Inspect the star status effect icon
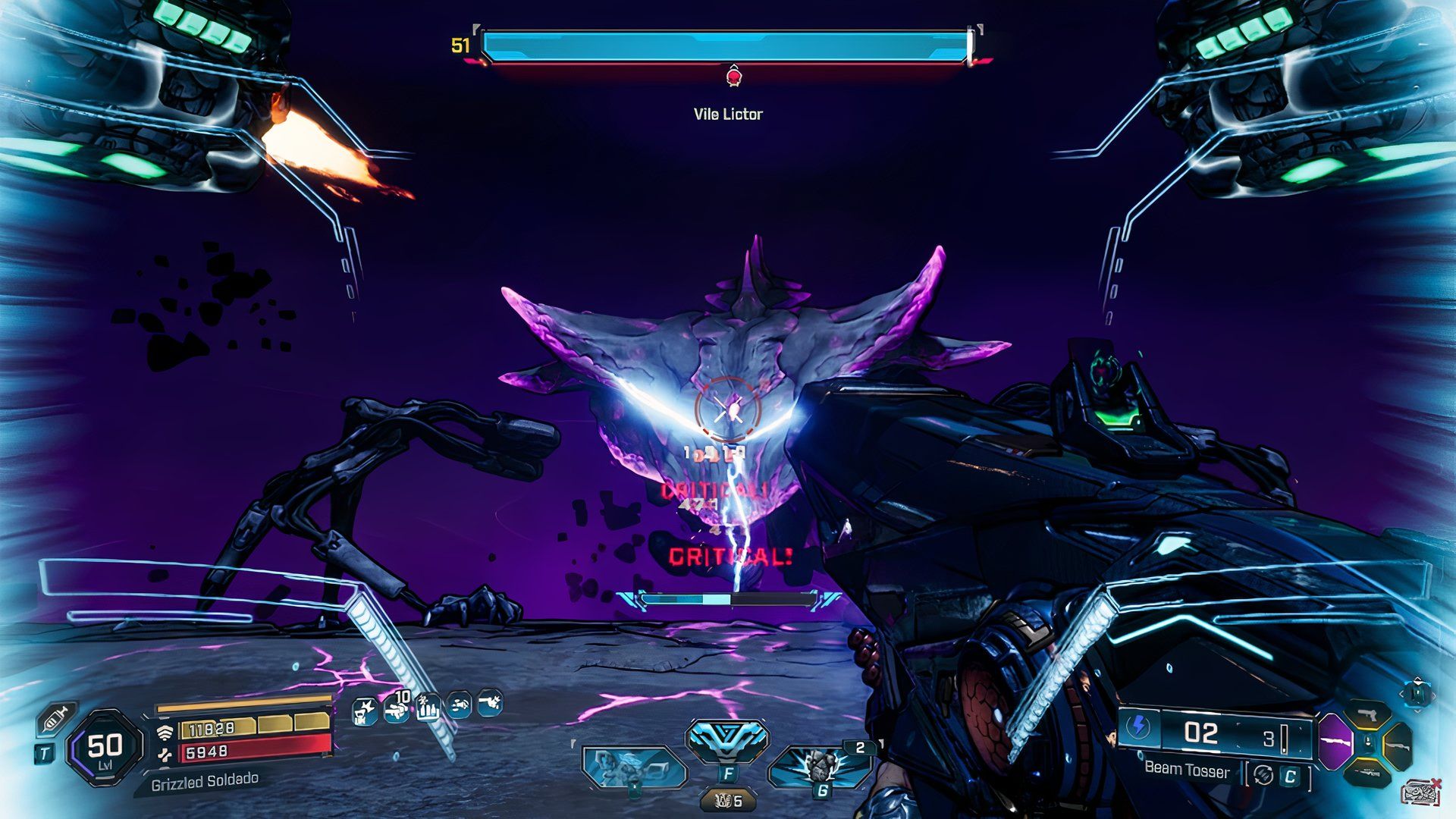The height and width of the screenshot is (819, 1456). coord(366,711)
